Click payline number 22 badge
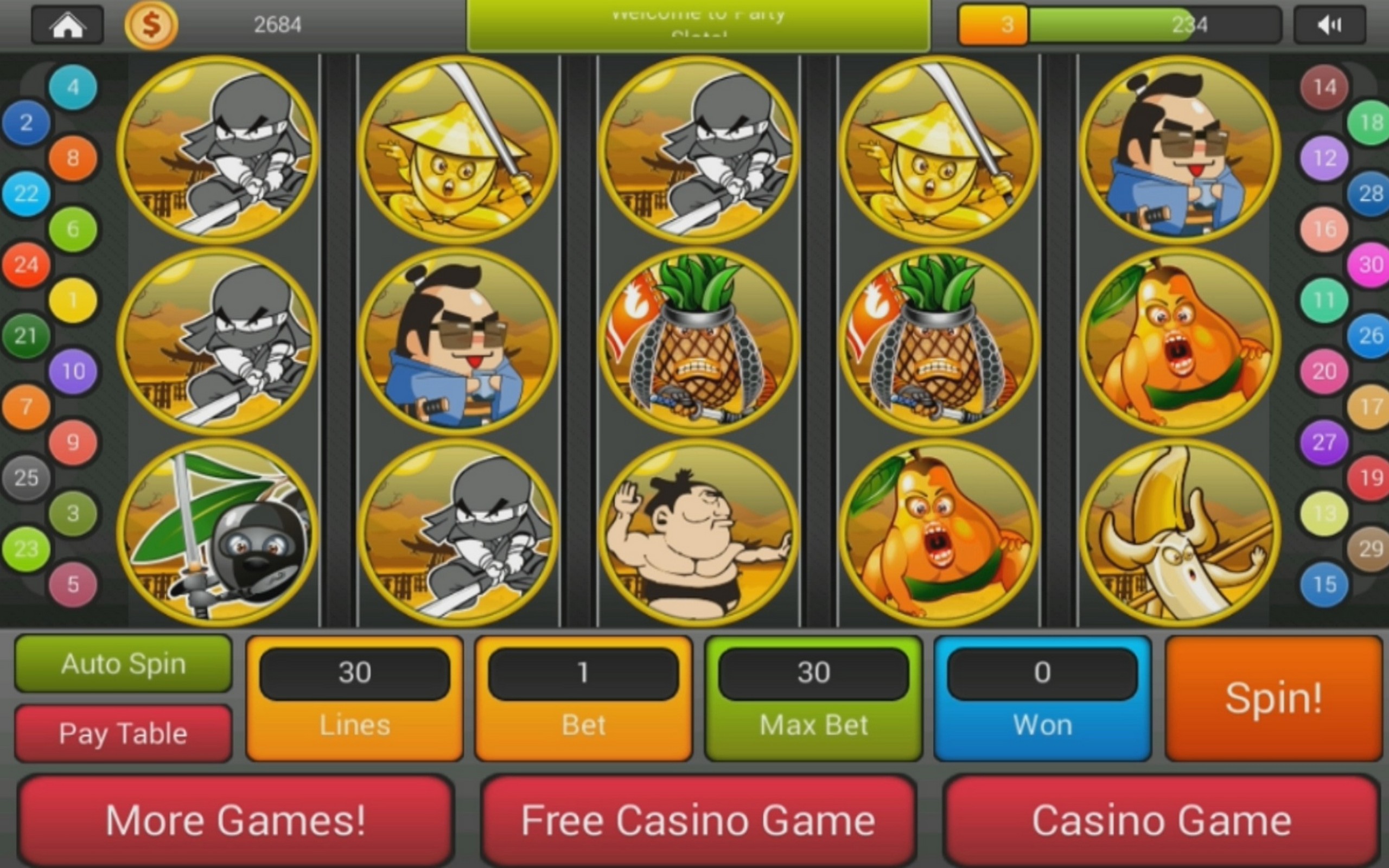1389x868 pixels. click(x=26, y=194)
